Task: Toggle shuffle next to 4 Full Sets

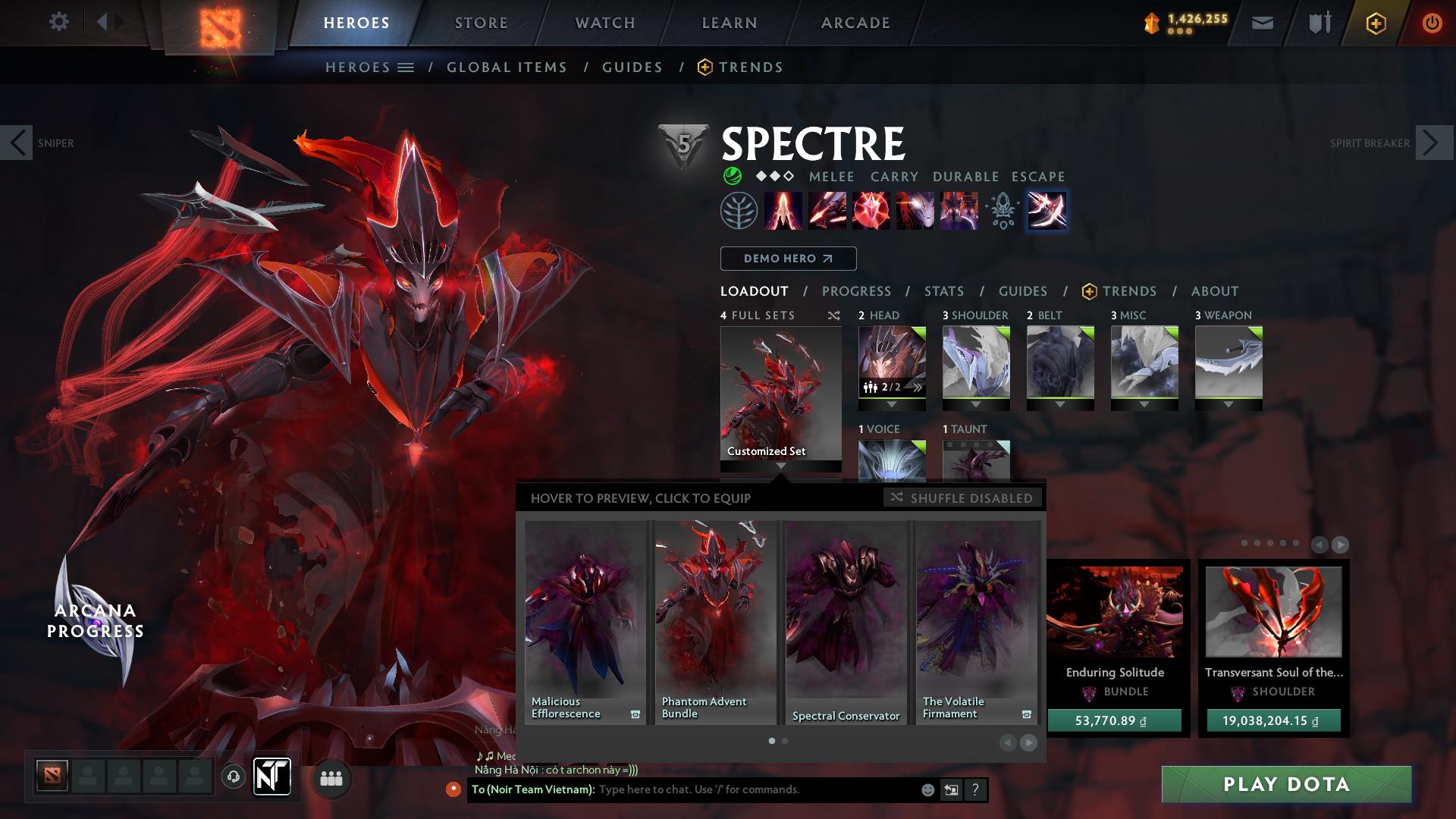Action: tap(833, 315)
